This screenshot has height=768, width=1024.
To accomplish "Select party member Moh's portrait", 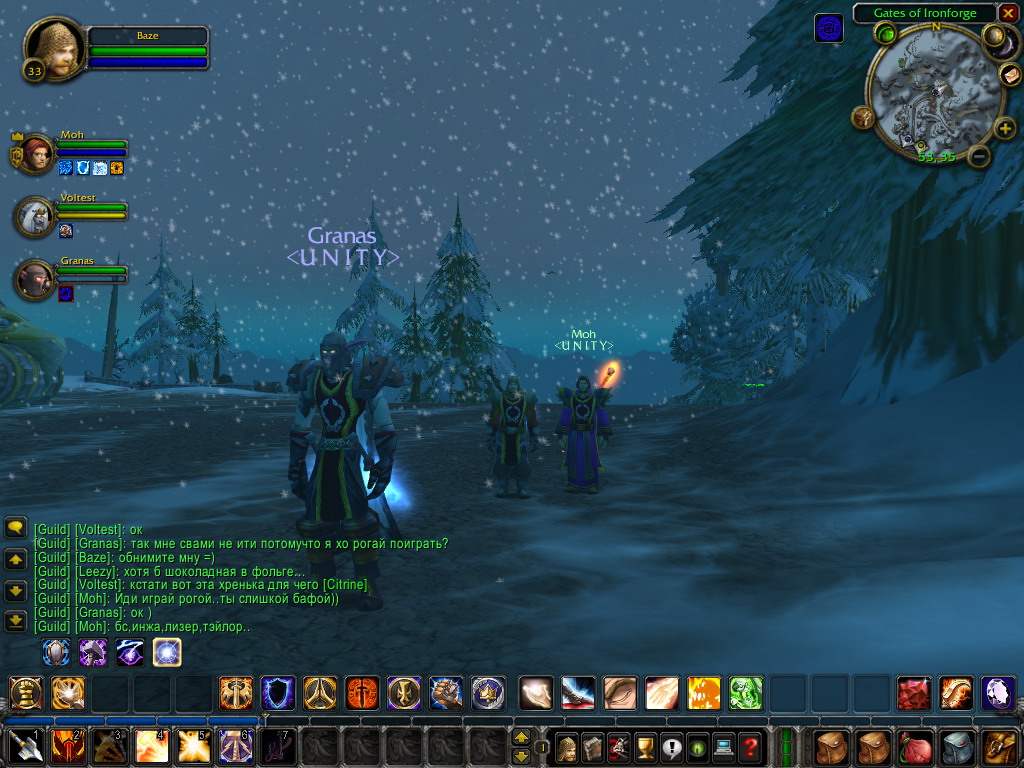I will [x=37, y=155].
